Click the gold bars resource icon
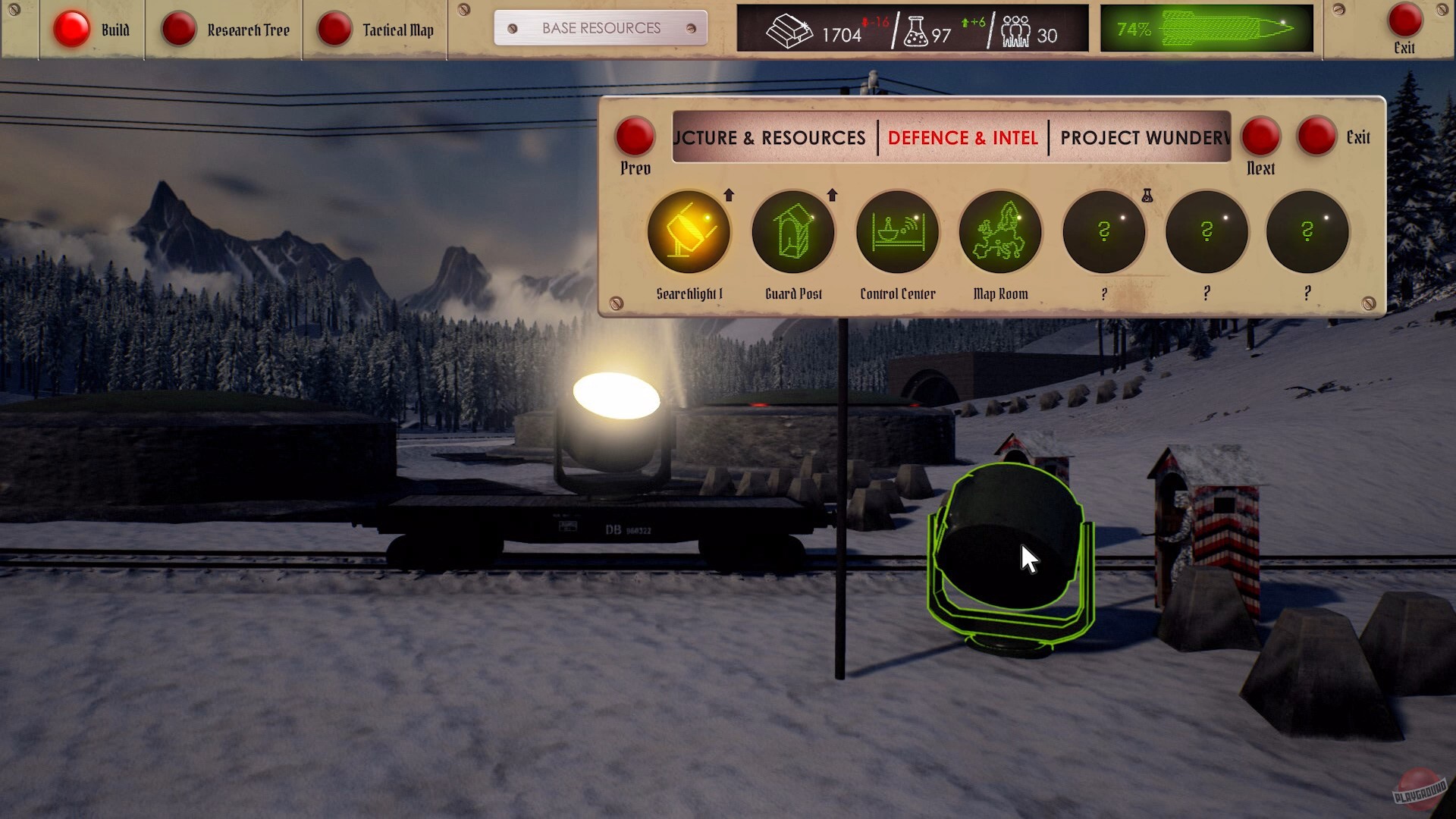 point(790,30)
